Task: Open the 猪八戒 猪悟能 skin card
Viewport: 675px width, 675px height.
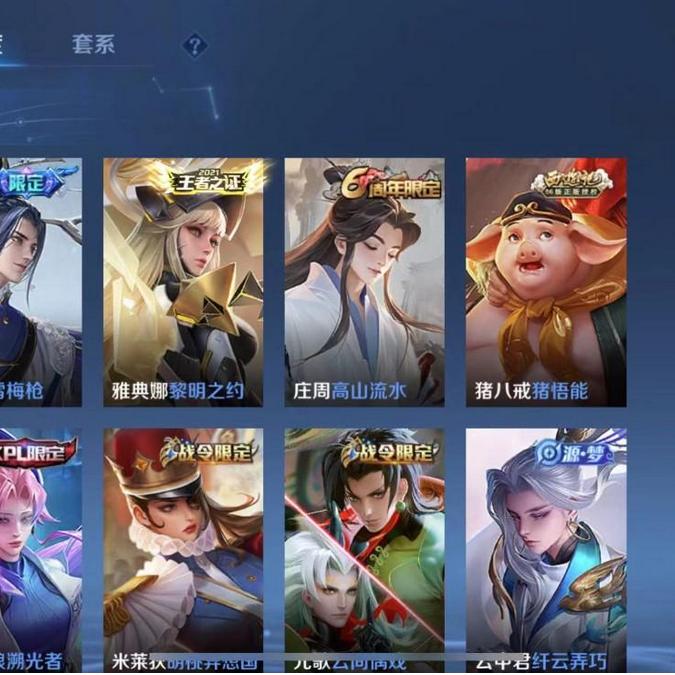Action: [546, 282]
